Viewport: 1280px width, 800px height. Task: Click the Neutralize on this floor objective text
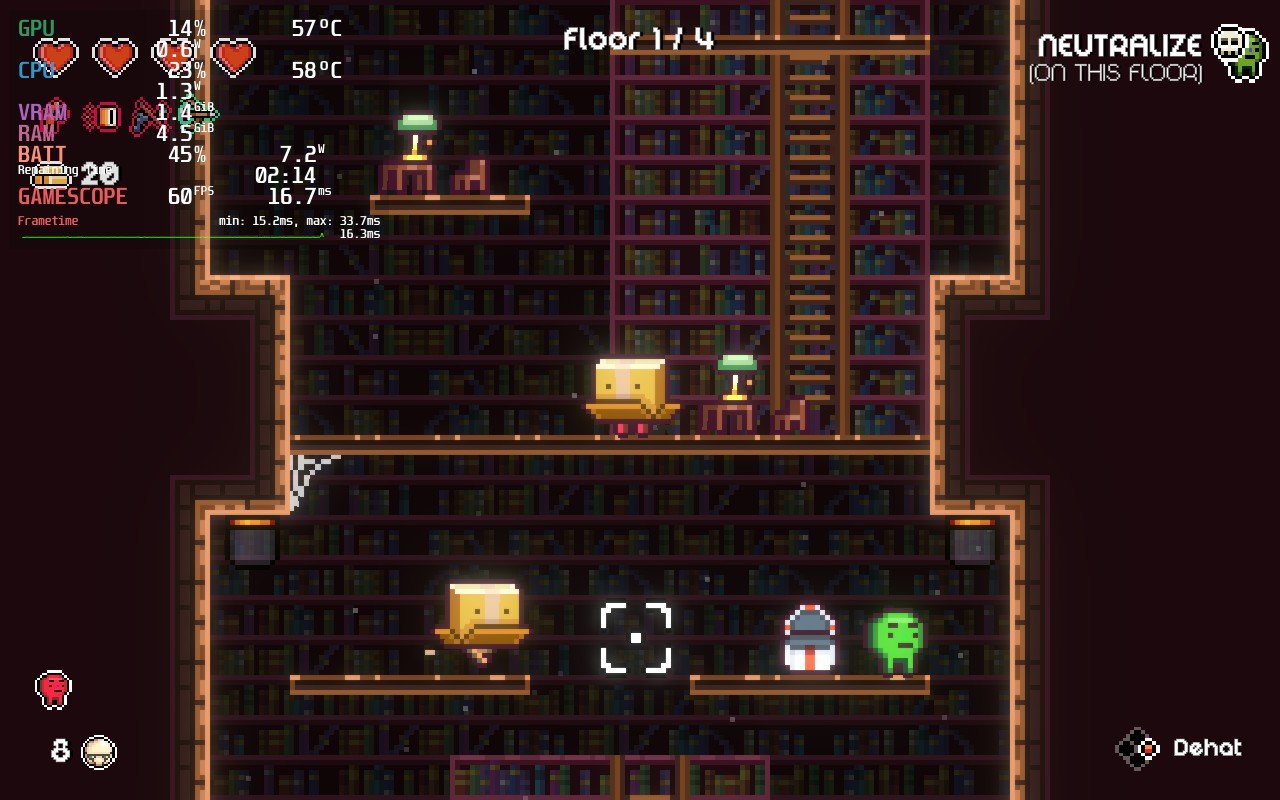click(1117, 58)
